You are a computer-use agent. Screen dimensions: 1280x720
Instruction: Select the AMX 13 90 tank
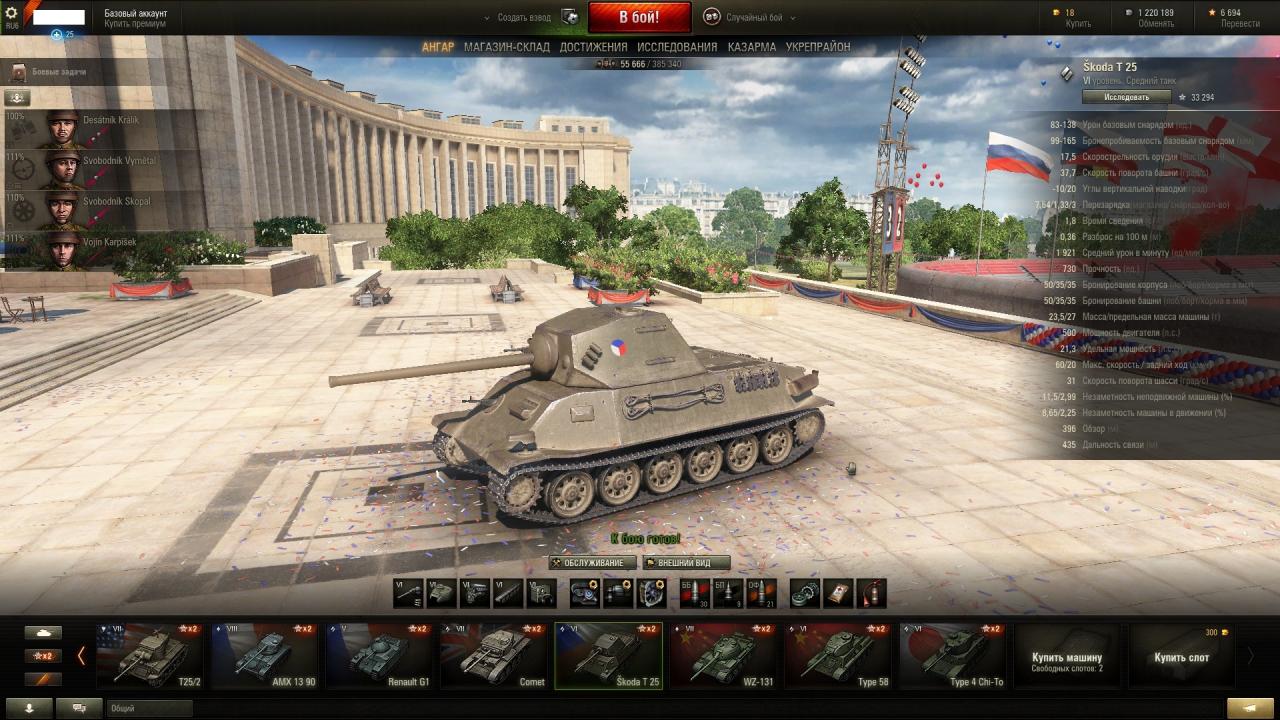point(264,656)
